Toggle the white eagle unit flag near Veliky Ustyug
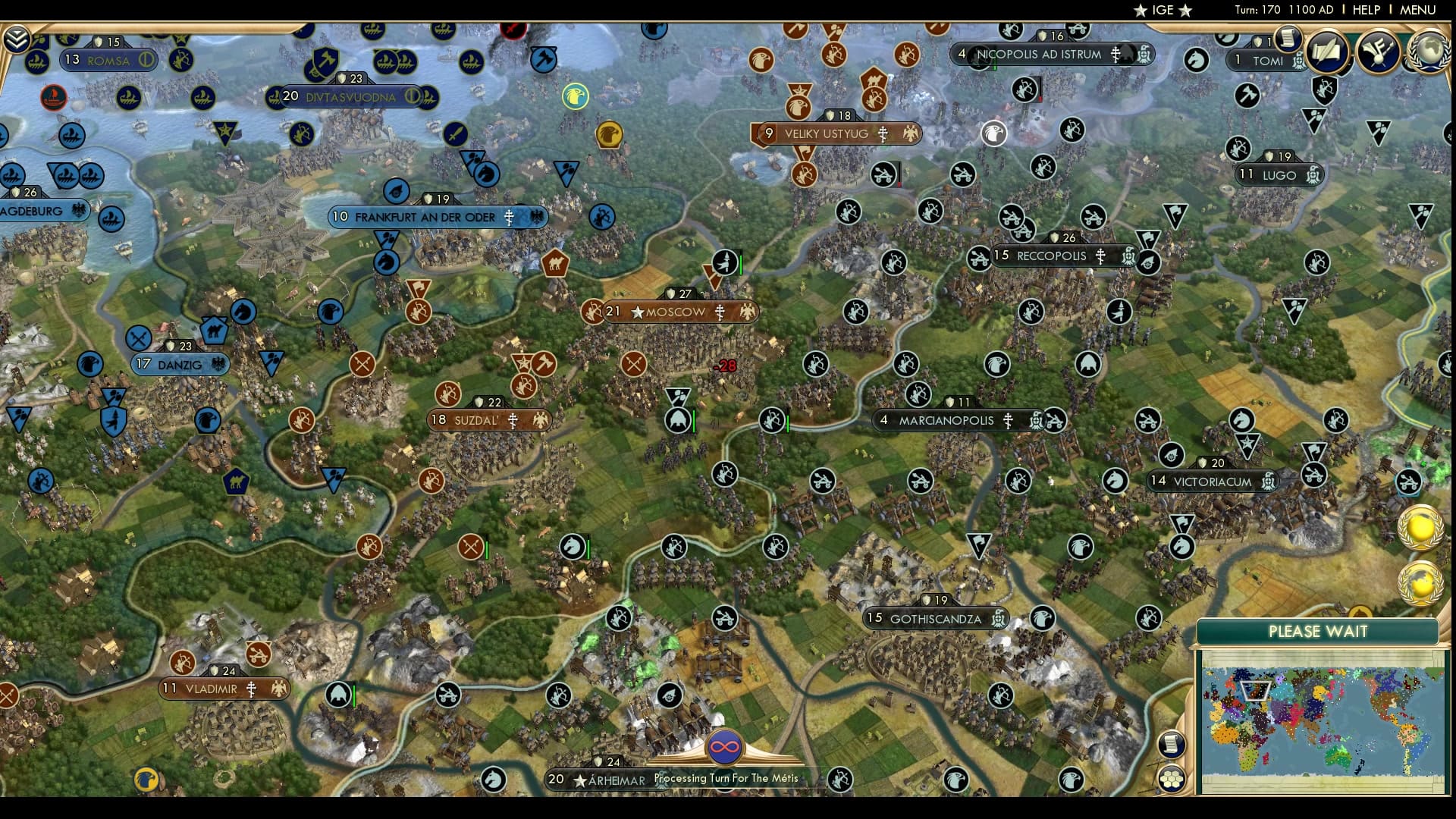This screenshot has width=1456, height=819. pos(995,134)
